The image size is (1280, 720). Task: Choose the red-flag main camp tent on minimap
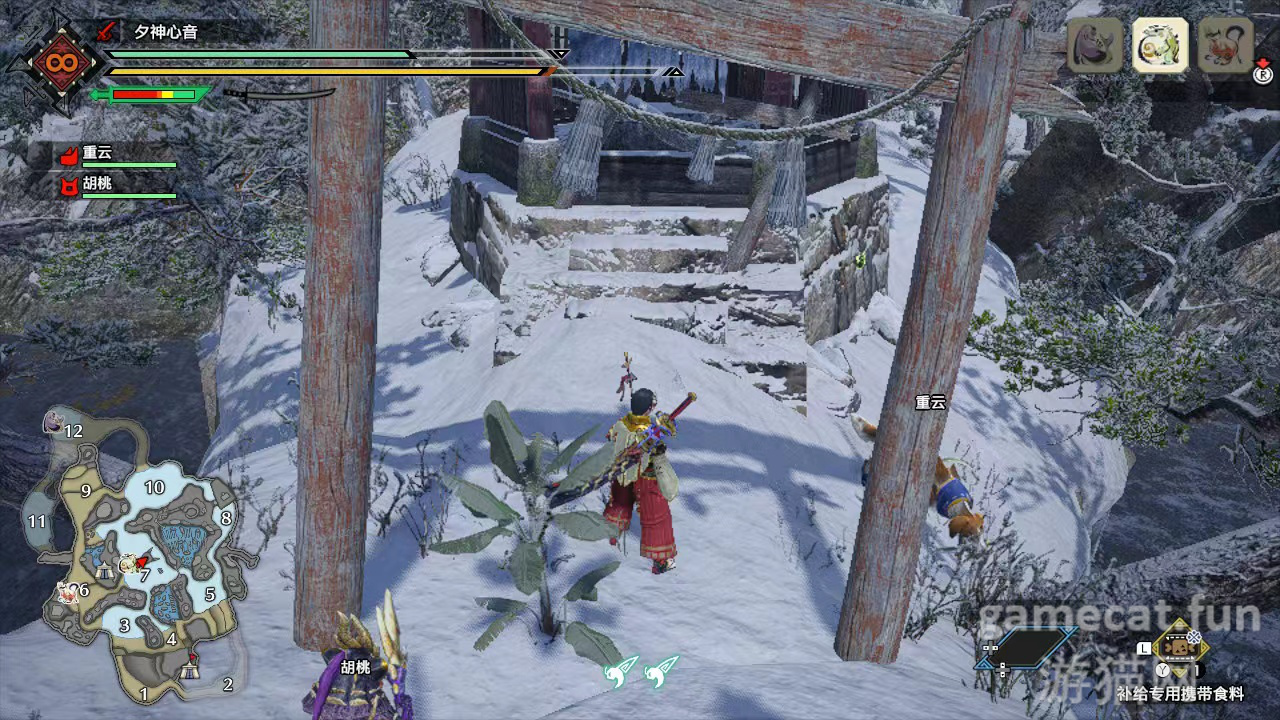click(191, 668)
